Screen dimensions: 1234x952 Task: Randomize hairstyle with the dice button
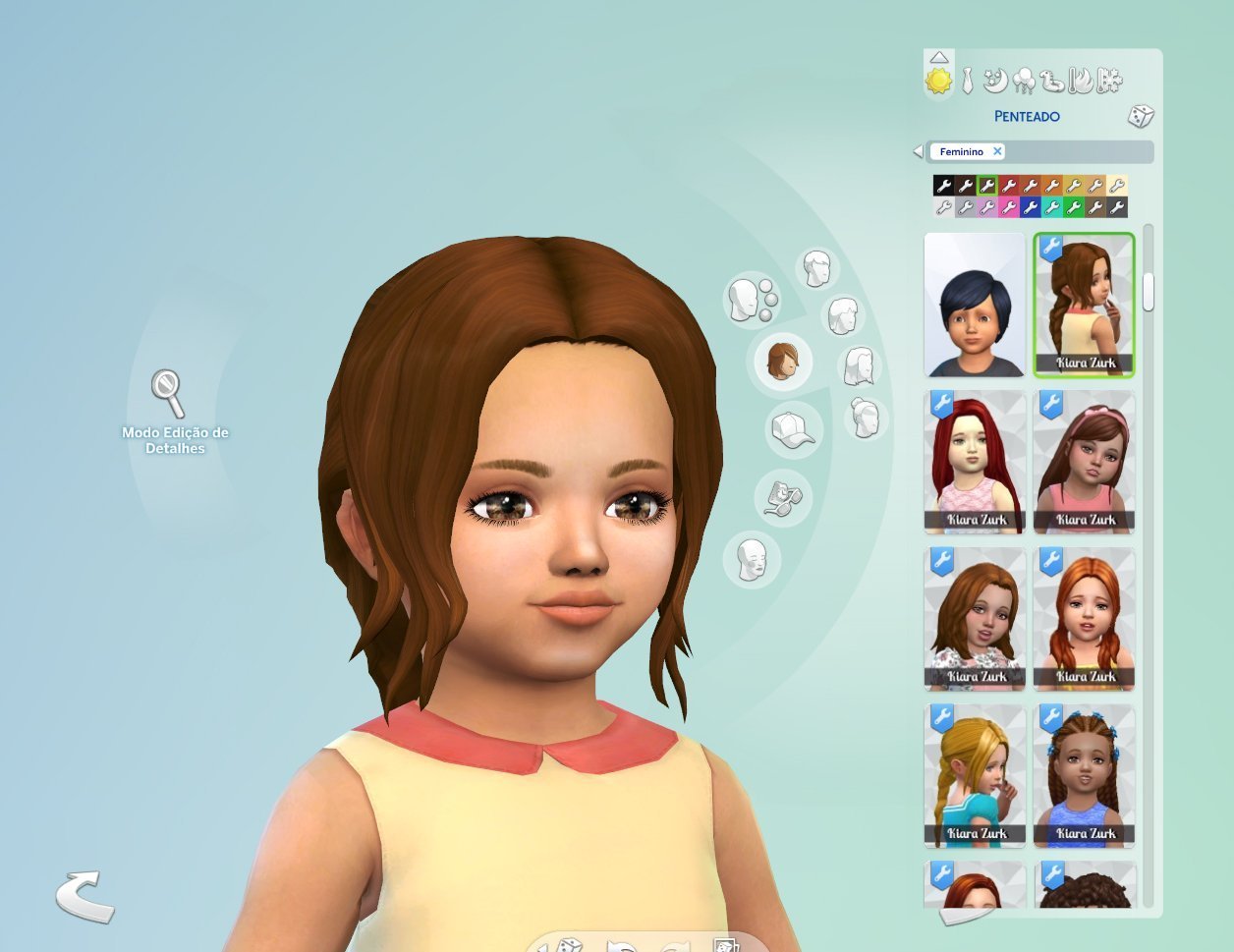1140,116
